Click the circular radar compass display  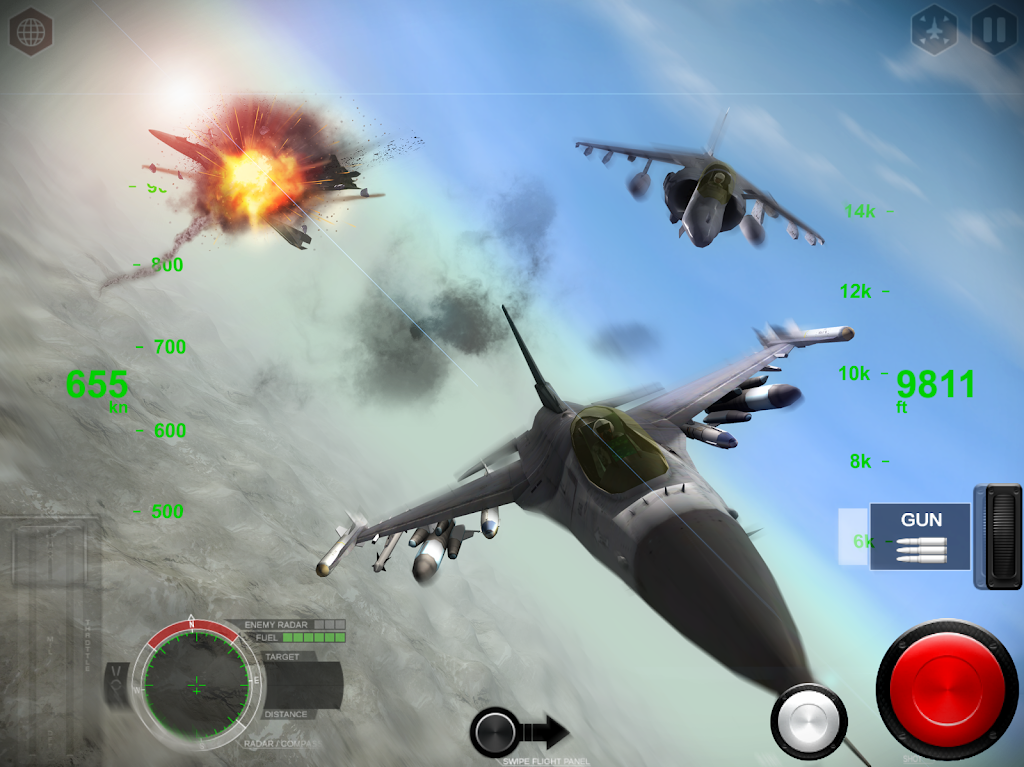pos(196,685)
